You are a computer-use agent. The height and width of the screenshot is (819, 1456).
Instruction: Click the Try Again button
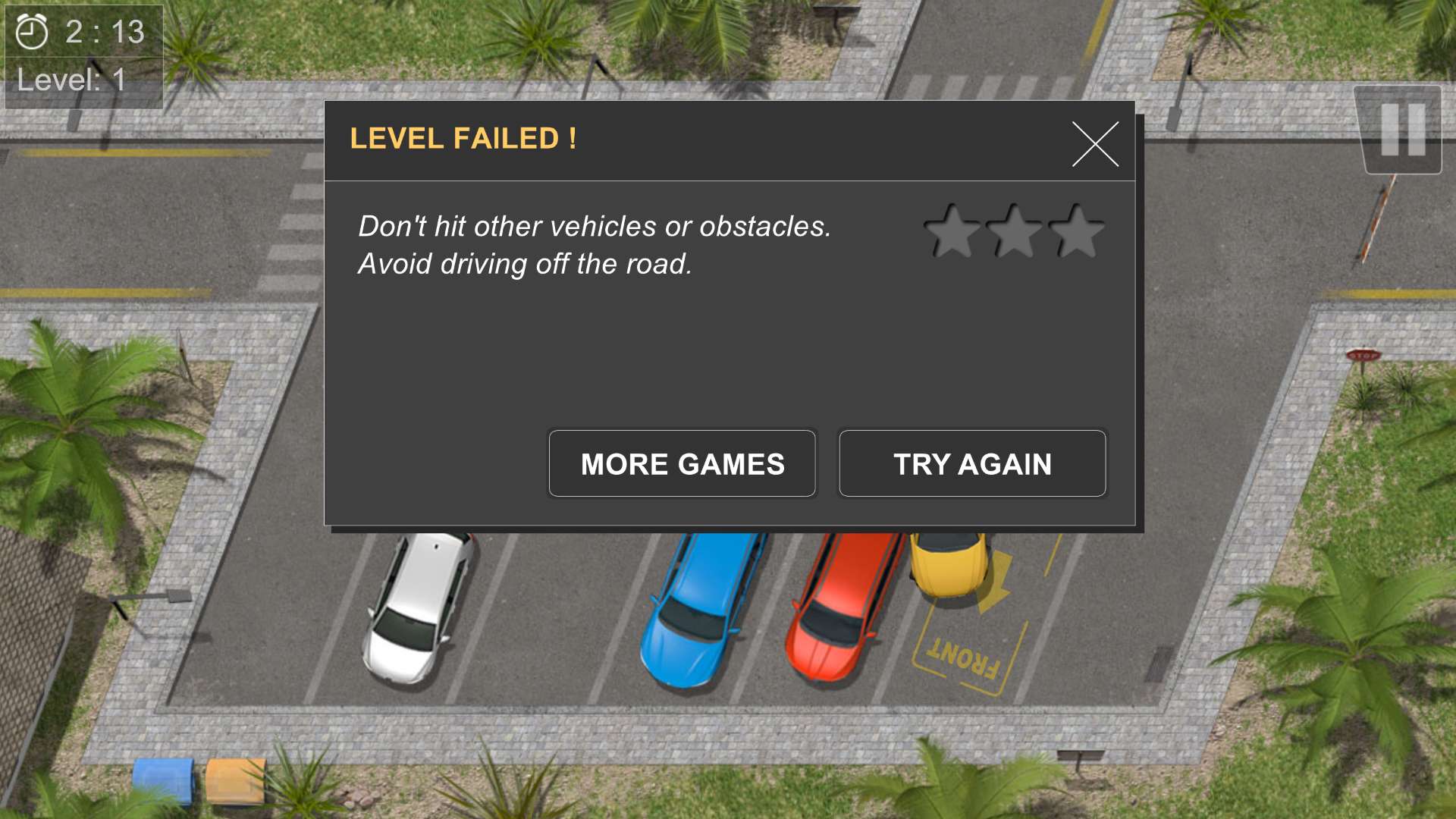click(x=972, y=463)
